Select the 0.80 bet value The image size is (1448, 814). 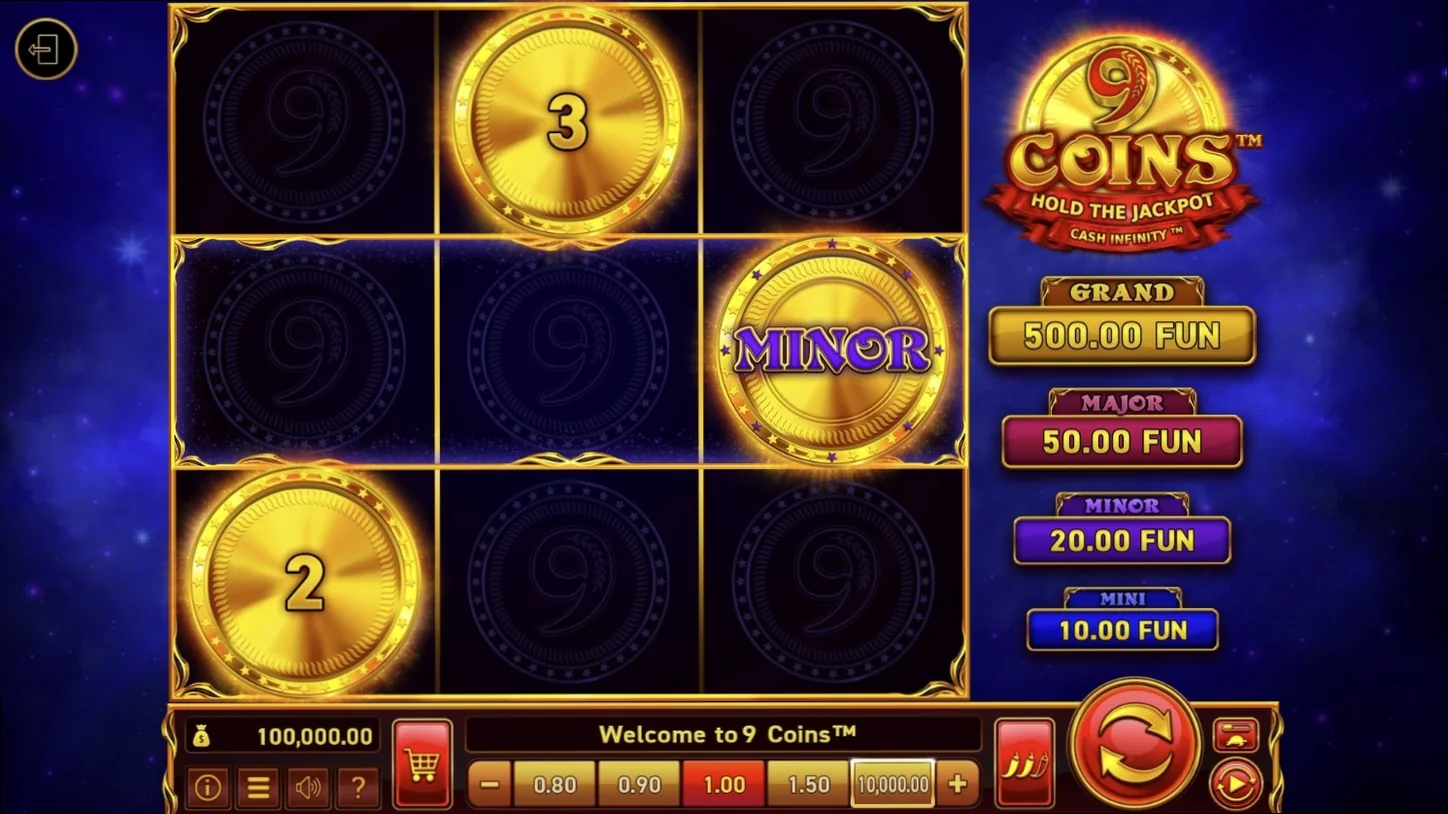tap(553, 785)
